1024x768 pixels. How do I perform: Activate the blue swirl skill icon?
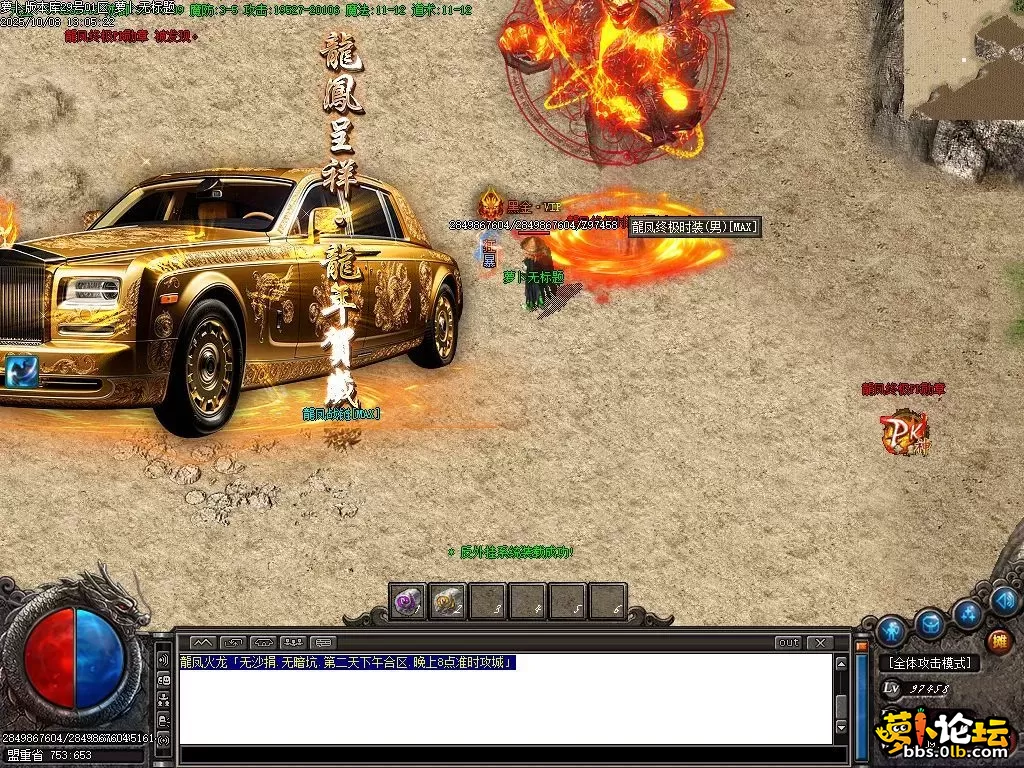(x=21, y=372)
